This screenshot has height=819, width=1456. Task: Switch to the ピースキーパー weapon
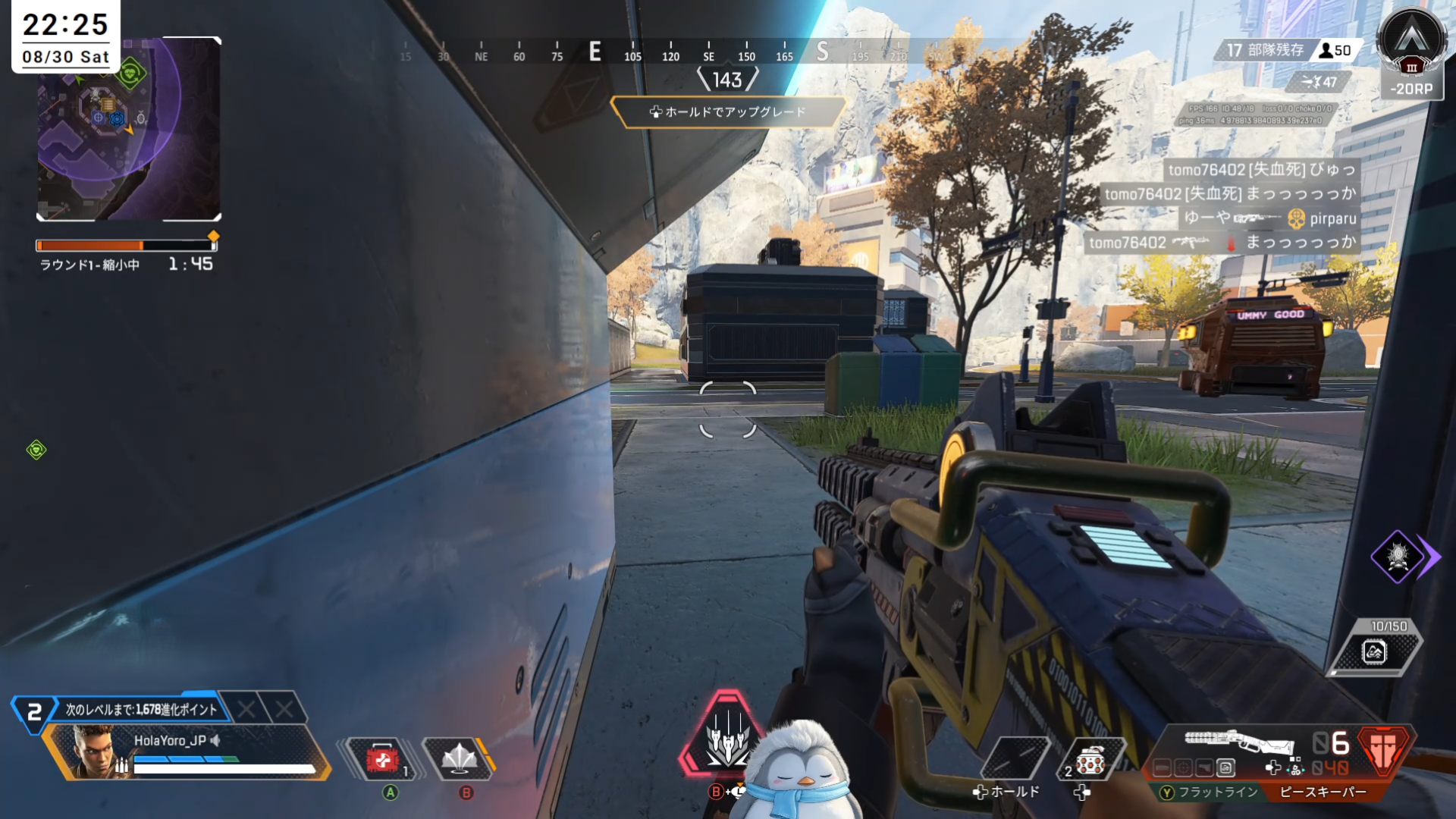point(1323,792)
